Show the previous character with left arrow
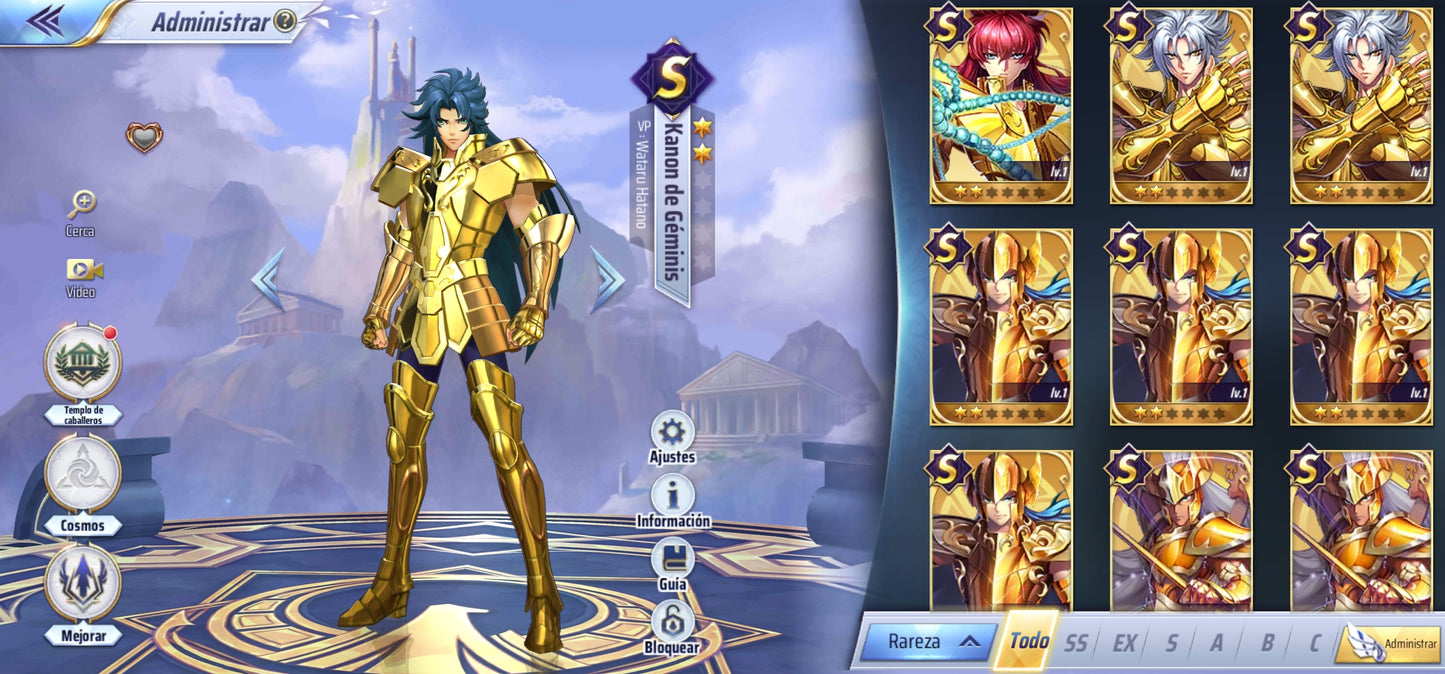 (x=268, y=281)
